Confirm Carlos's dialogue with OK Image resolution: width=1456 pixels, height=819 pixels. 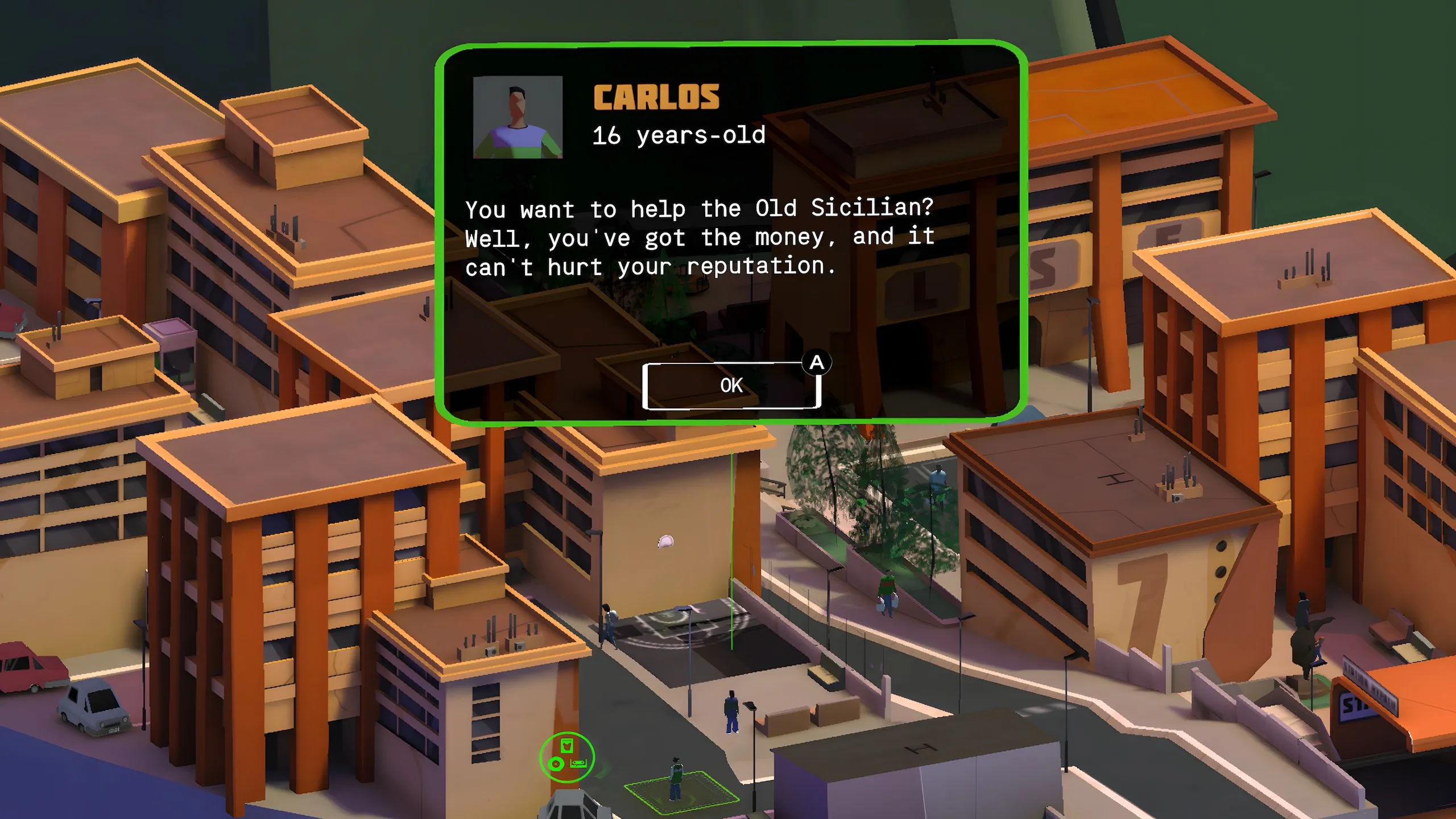click(x=731, y=386)
